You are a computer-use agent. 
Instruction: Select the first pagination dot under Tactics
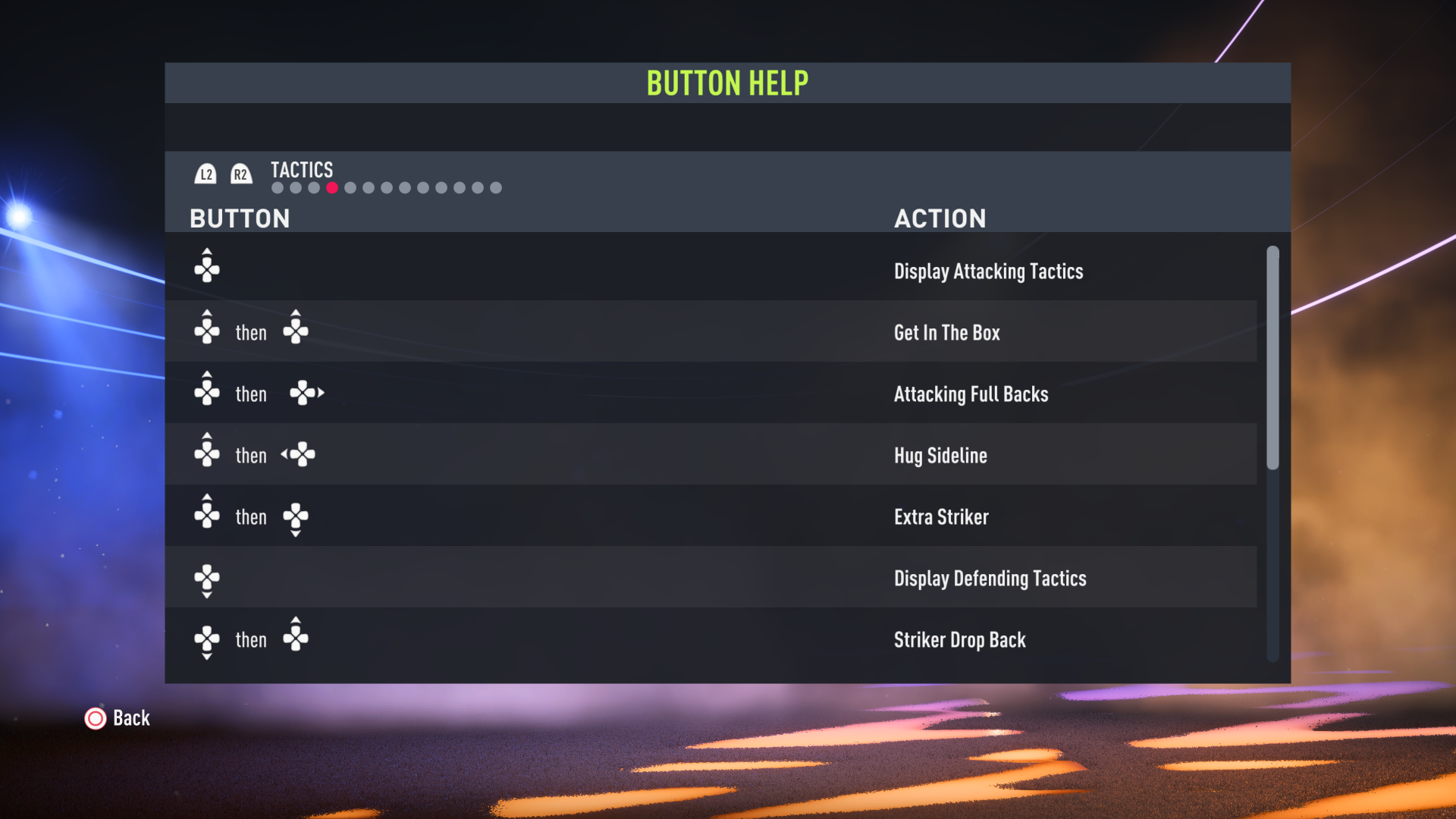click(276, 187)
